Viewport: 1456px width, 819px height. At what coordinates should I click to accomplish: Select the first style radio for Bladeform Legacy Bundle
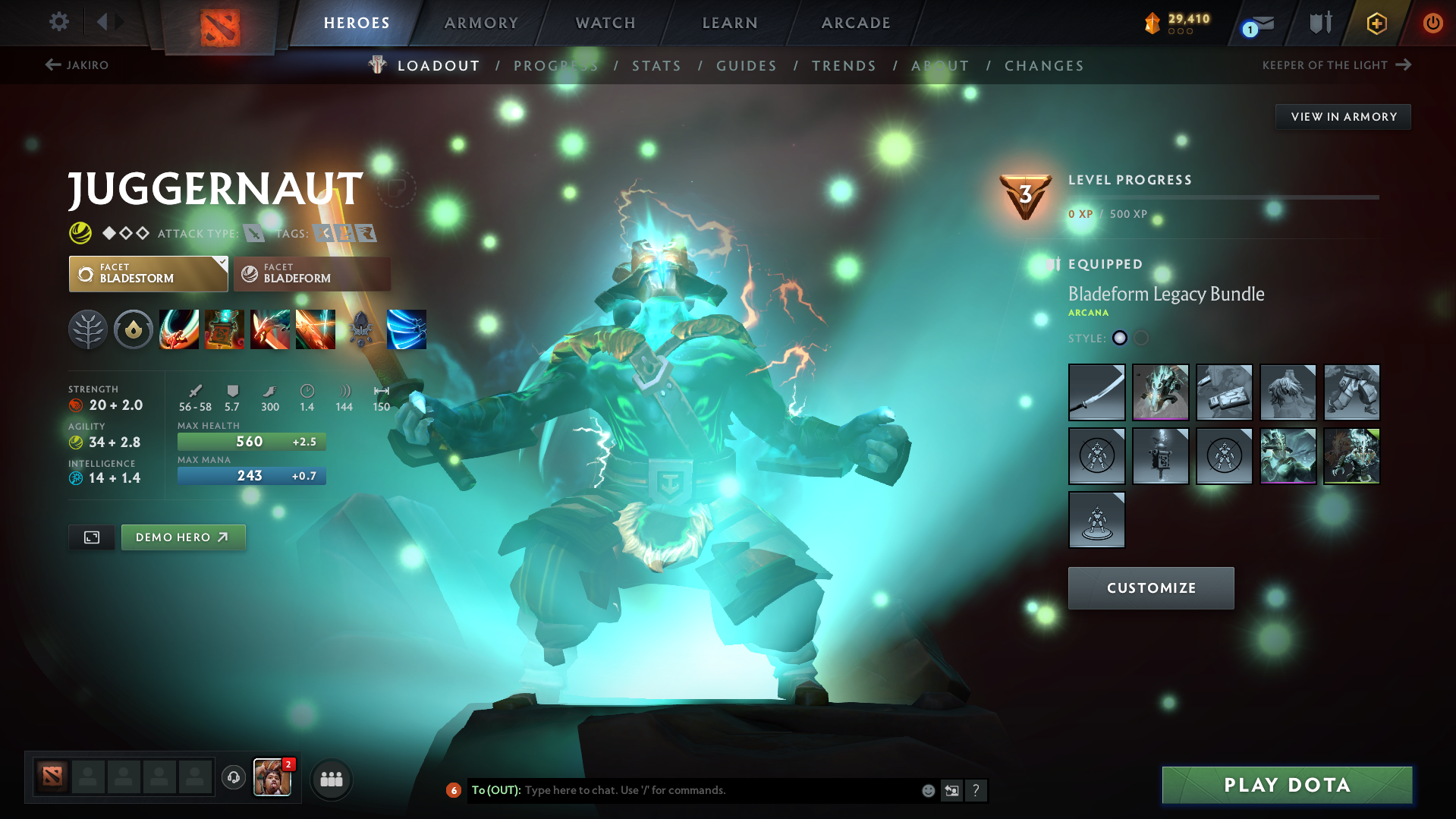point(1119,339)
